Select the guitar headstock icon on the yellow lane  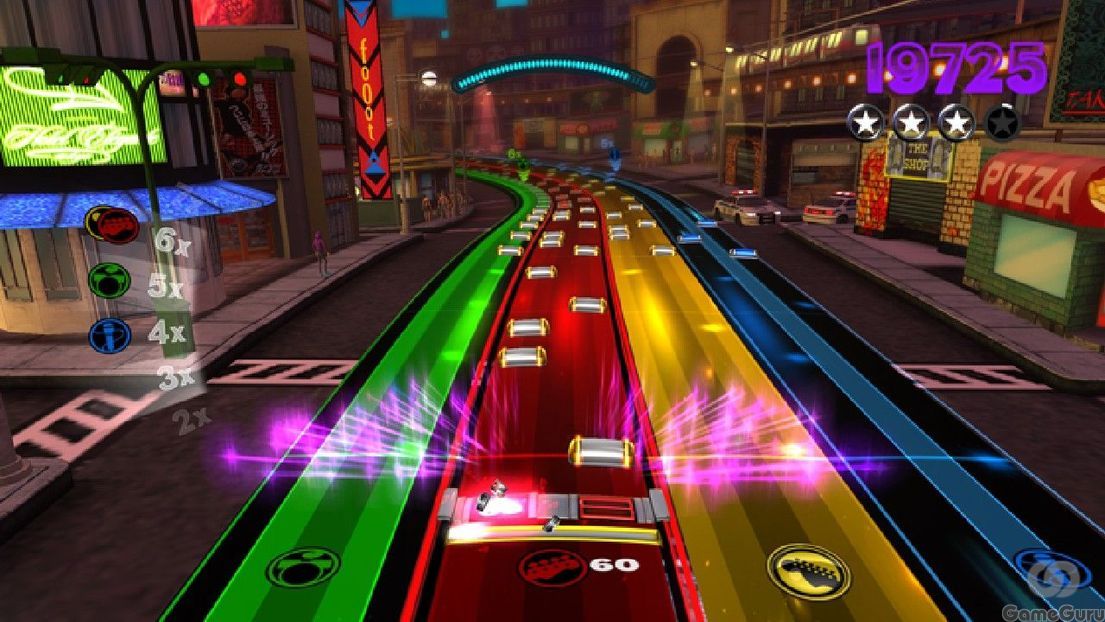pos(808,571)
